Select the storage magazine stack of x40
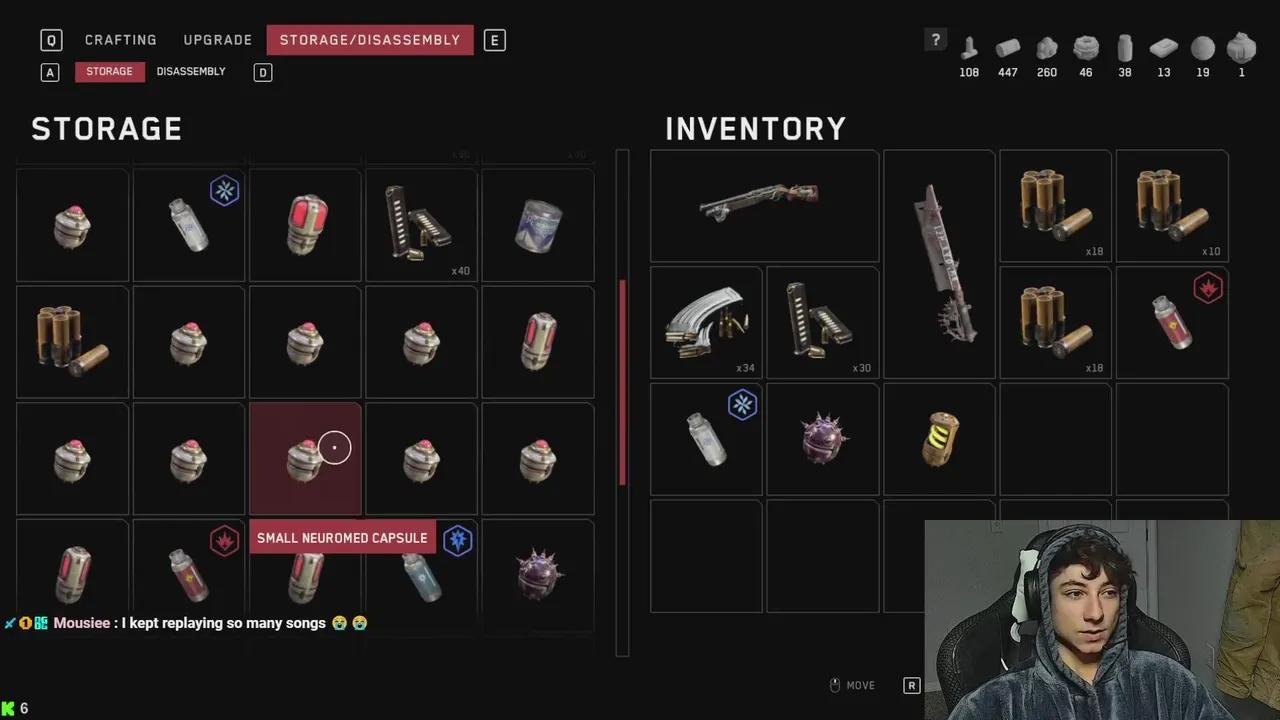The image size is (1280, 720). click(x=421, y=225)
